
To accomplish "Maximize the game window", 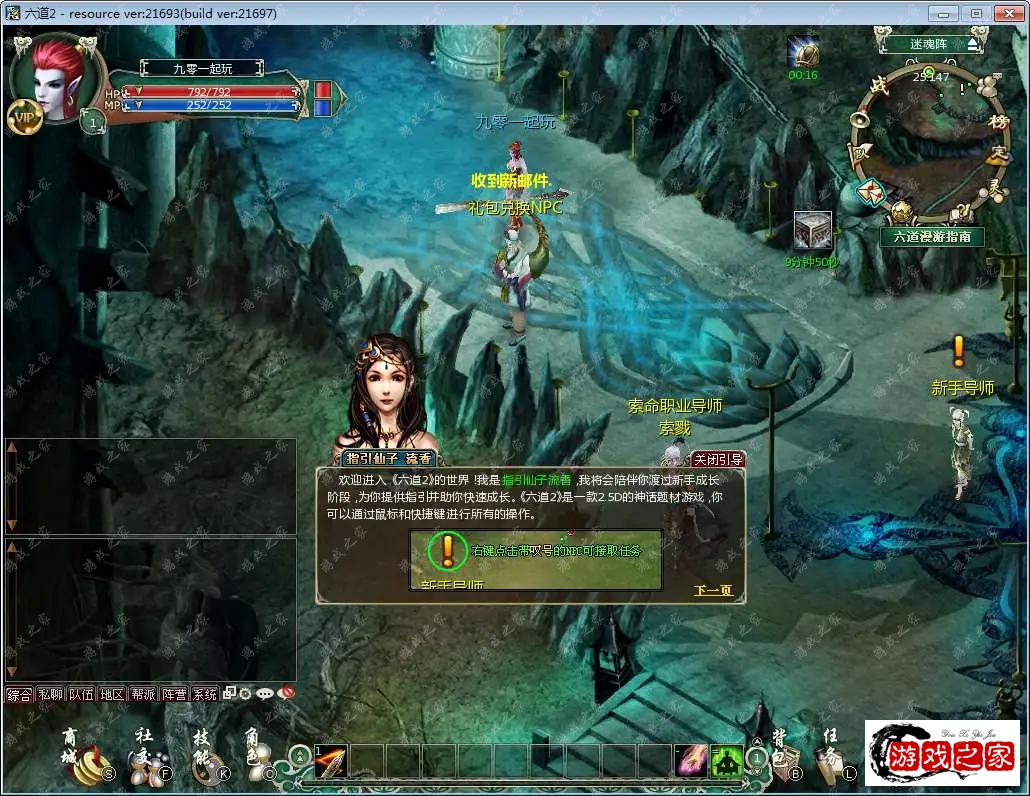I will point(975,13).
